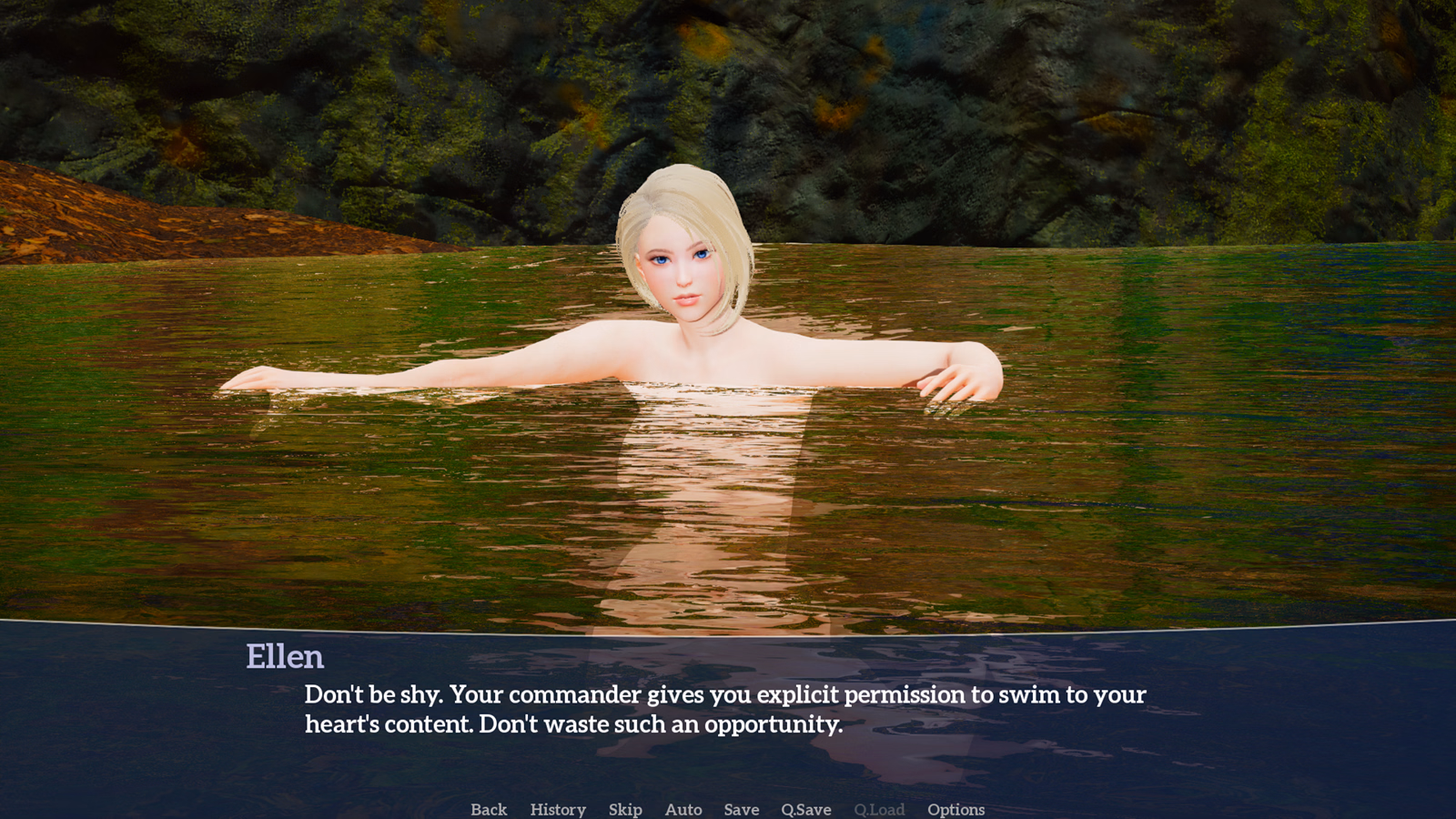Image resolution: width=1456 pixels, height=819 pixels.
Task: Activate Skip mode to fast-forward dialogue
Action: point(624,809)
